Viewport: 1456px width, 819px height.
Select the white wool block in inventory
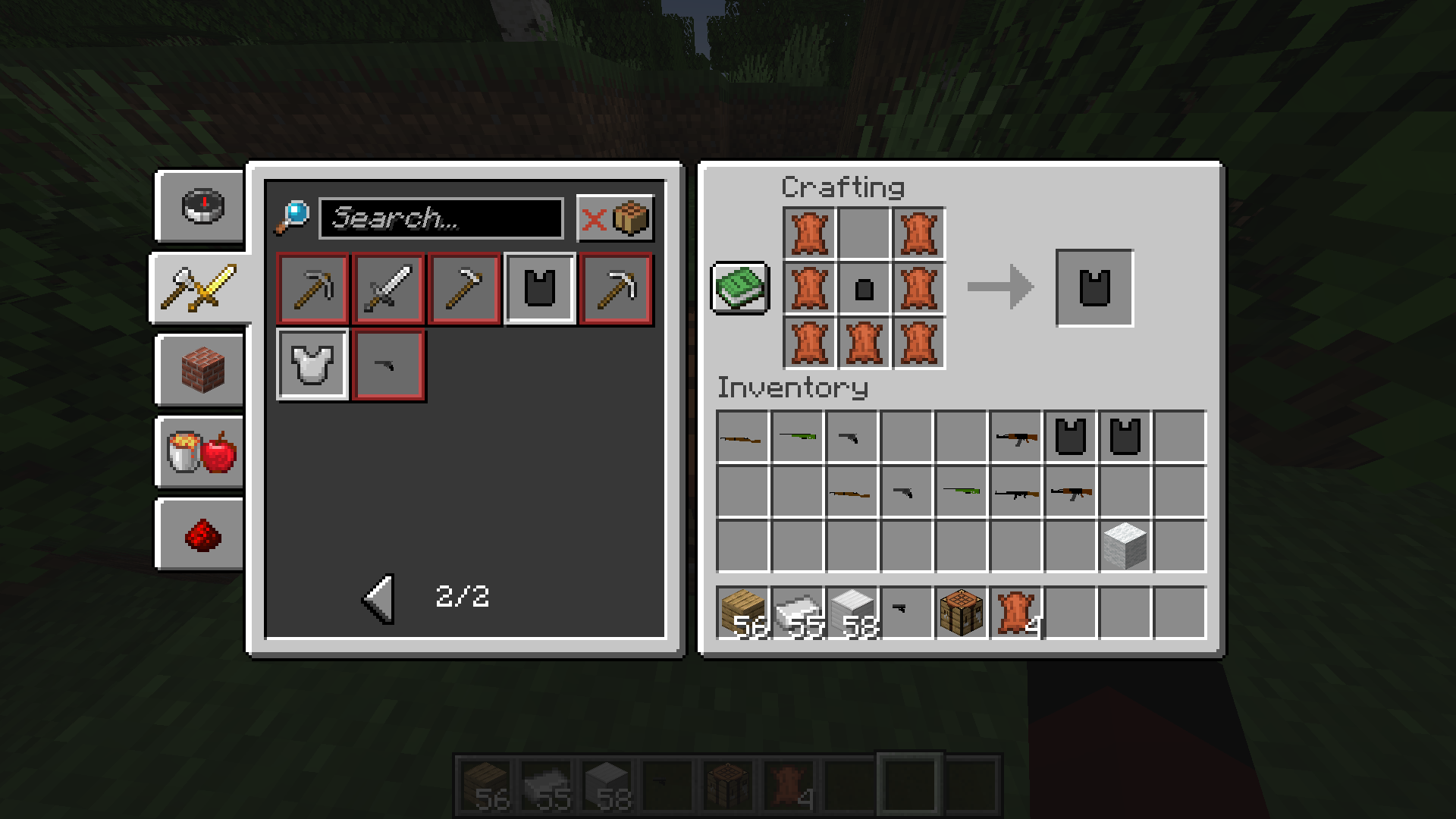click(1126, 545)
